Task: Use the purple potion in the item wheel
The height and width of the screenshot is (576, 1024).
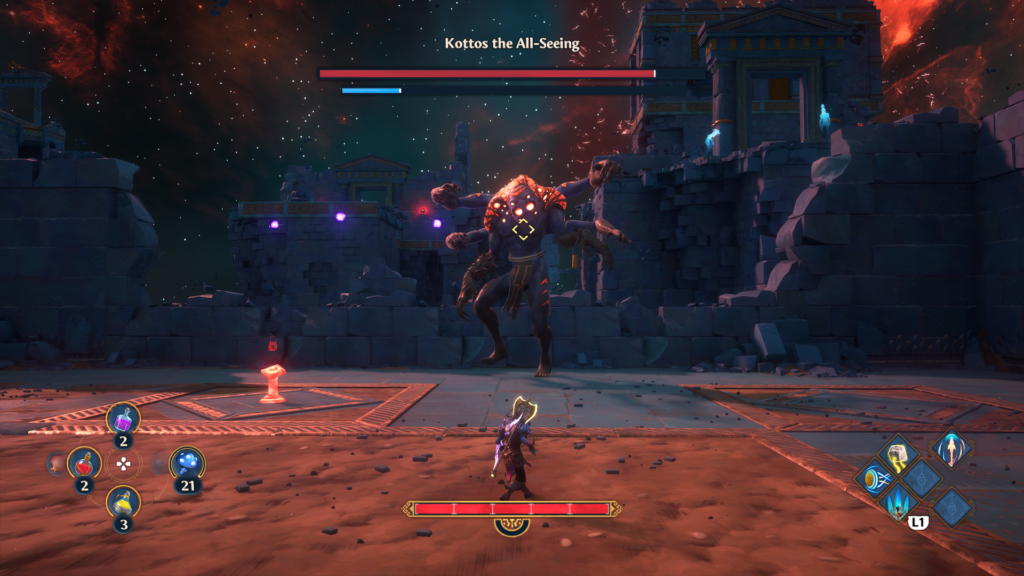Action: pos(123,418)
